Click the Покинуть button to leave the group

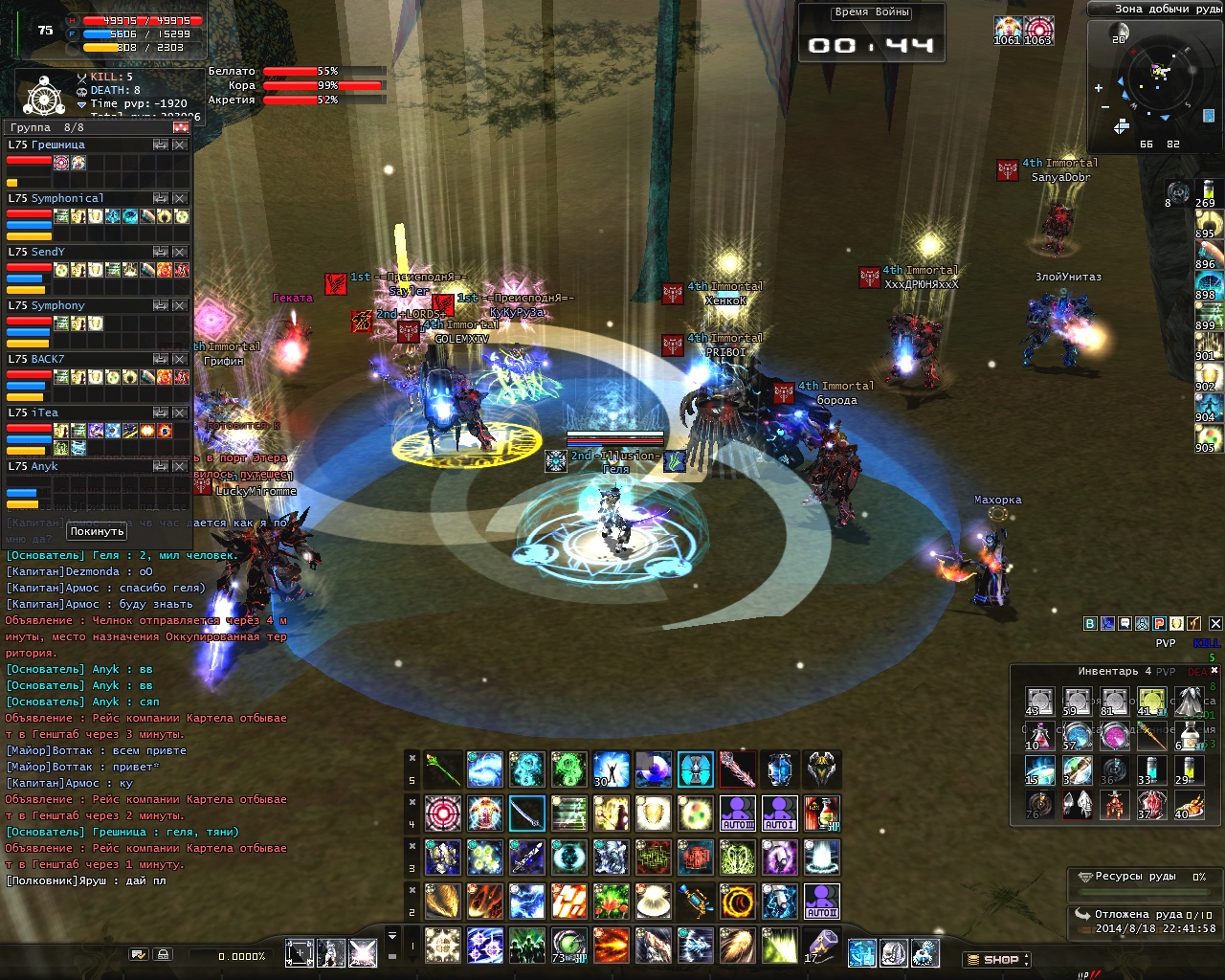pyautogui.click(x=97, y=531)
